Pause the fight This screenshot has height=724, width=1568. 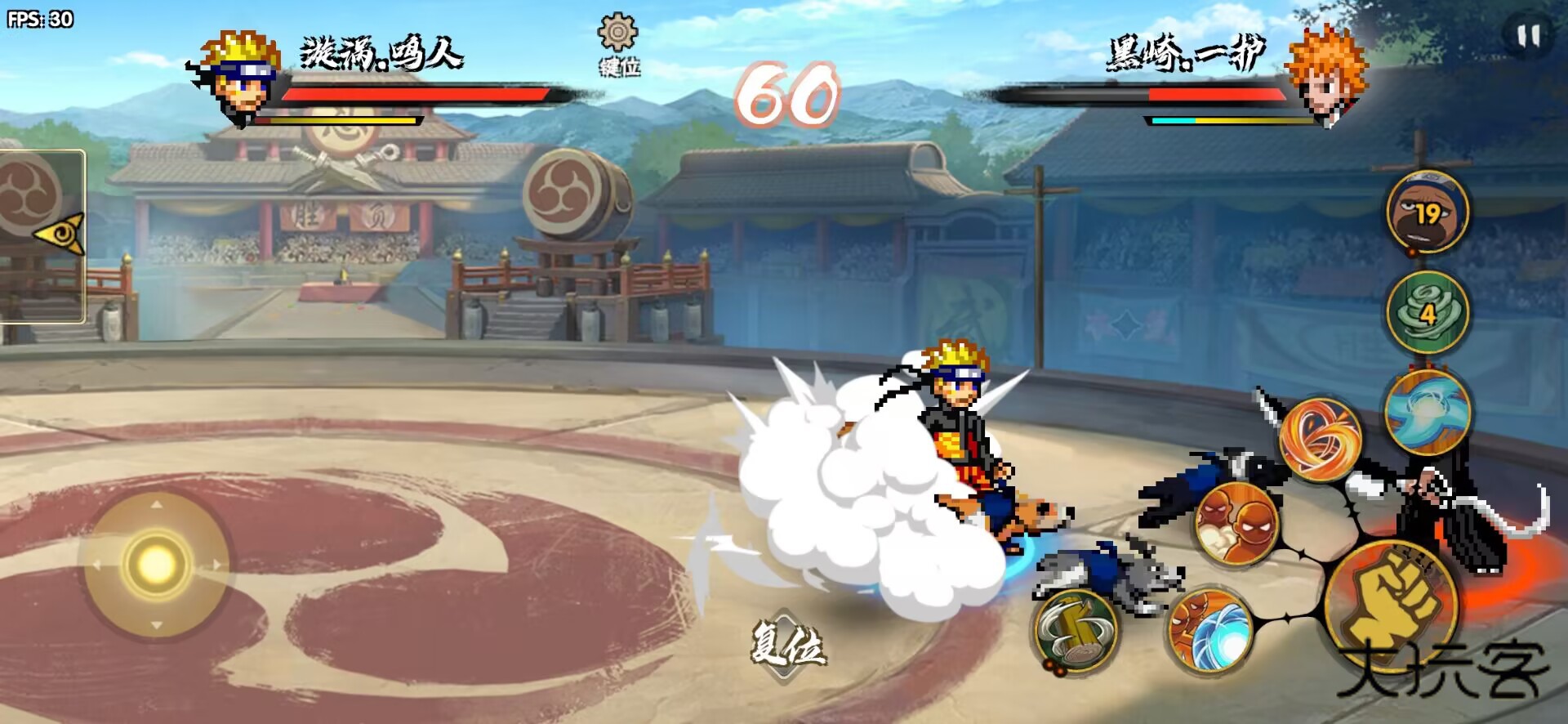[1528, 36]
